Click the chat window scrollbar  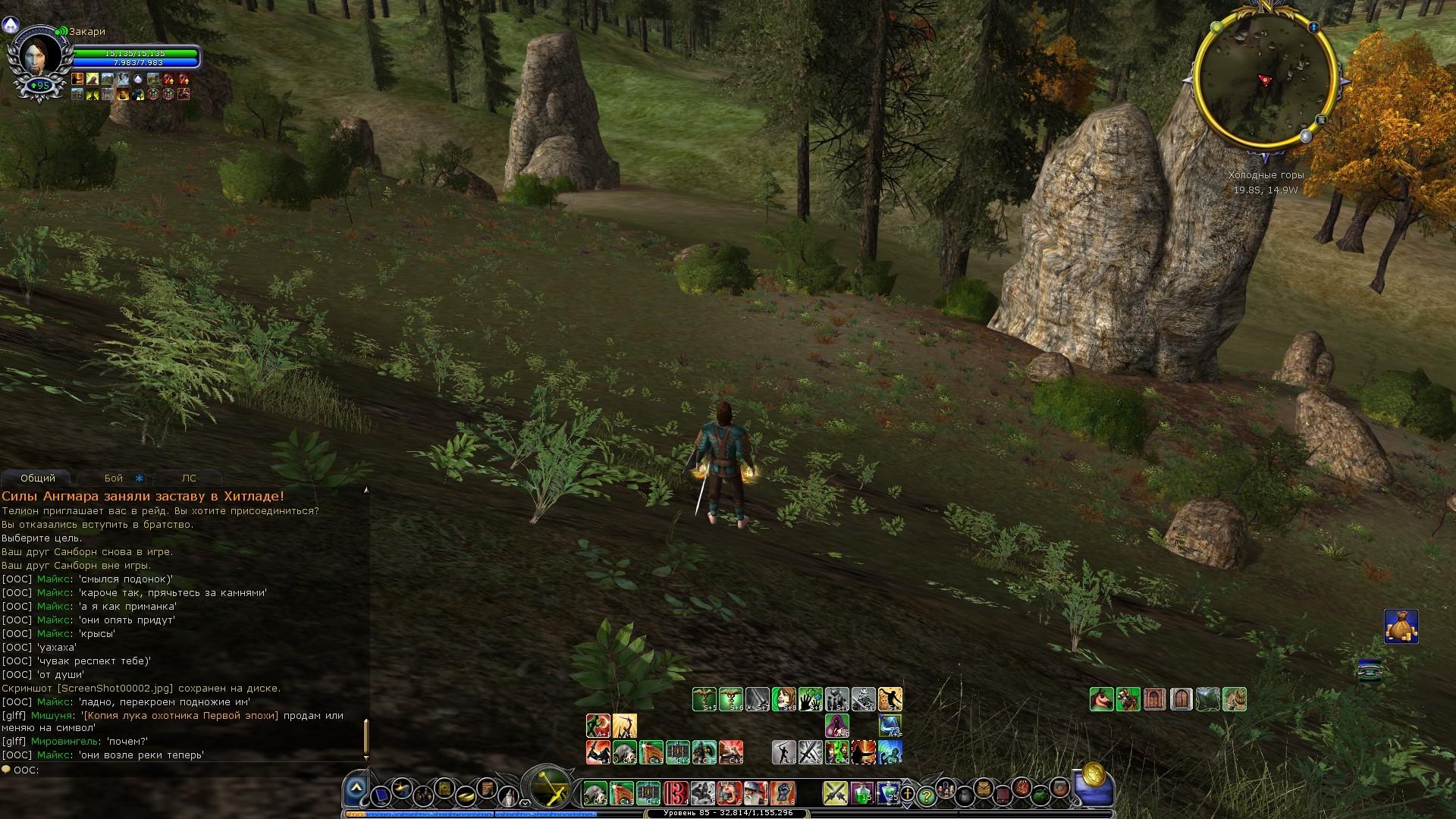coord(366,734)
